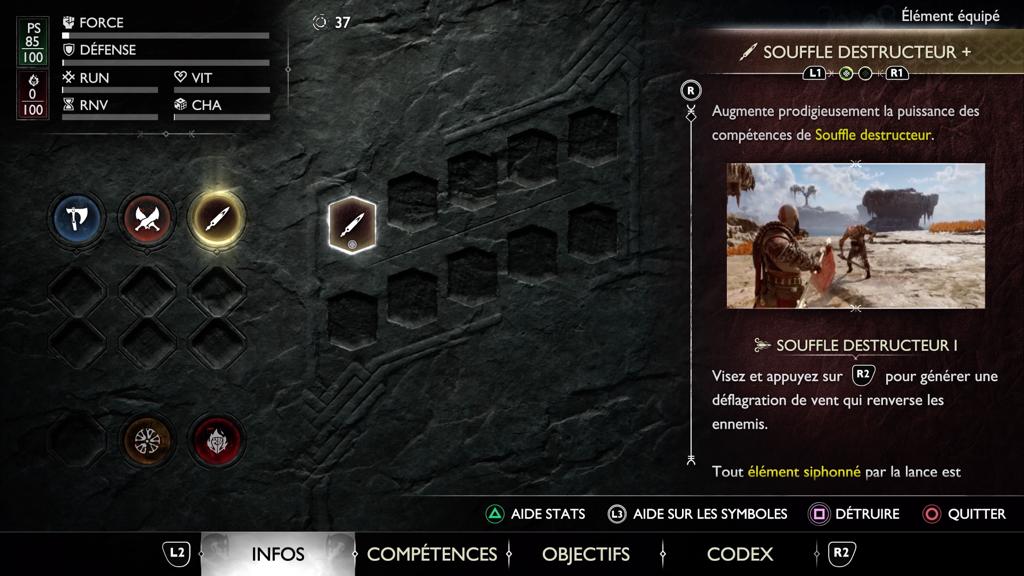This screenshot has width=1024, height=576.
Task: Select the orange shield round icon
Action: click(x=147, y=438)
